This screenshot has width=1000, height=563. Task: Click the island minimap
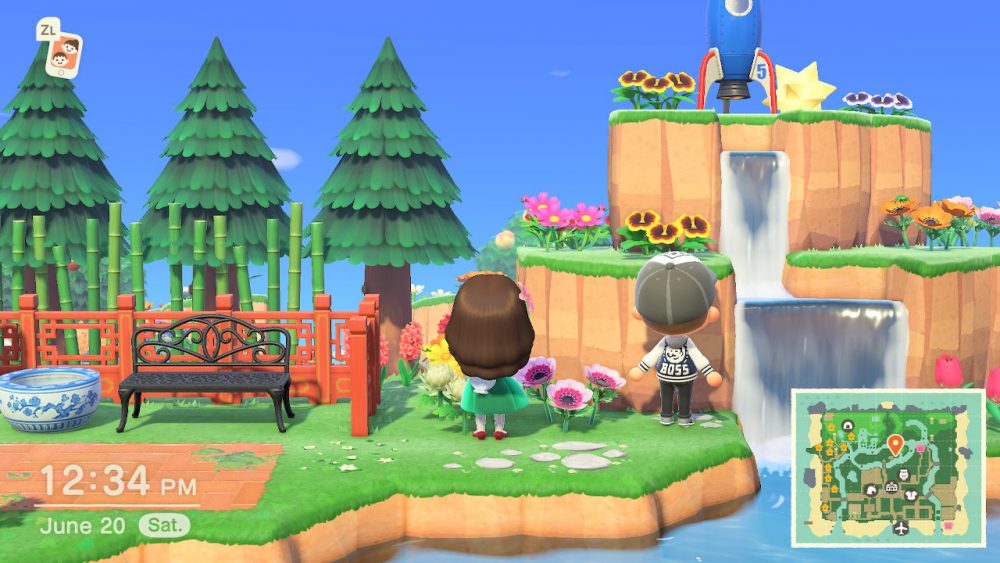click(x=888, y=467)
